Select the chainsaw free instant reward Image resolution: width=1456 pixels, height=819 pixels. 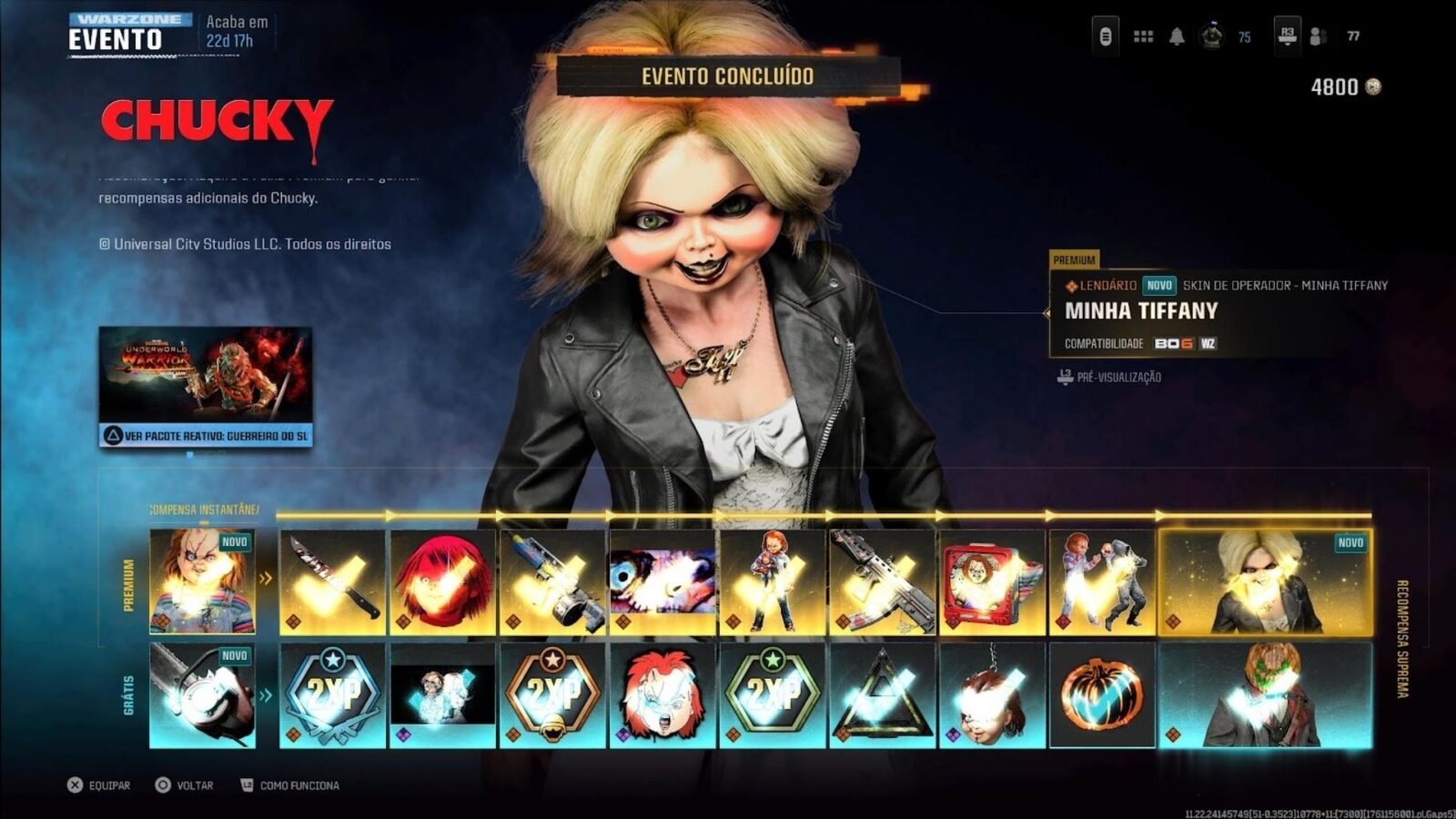pos(202,695)
